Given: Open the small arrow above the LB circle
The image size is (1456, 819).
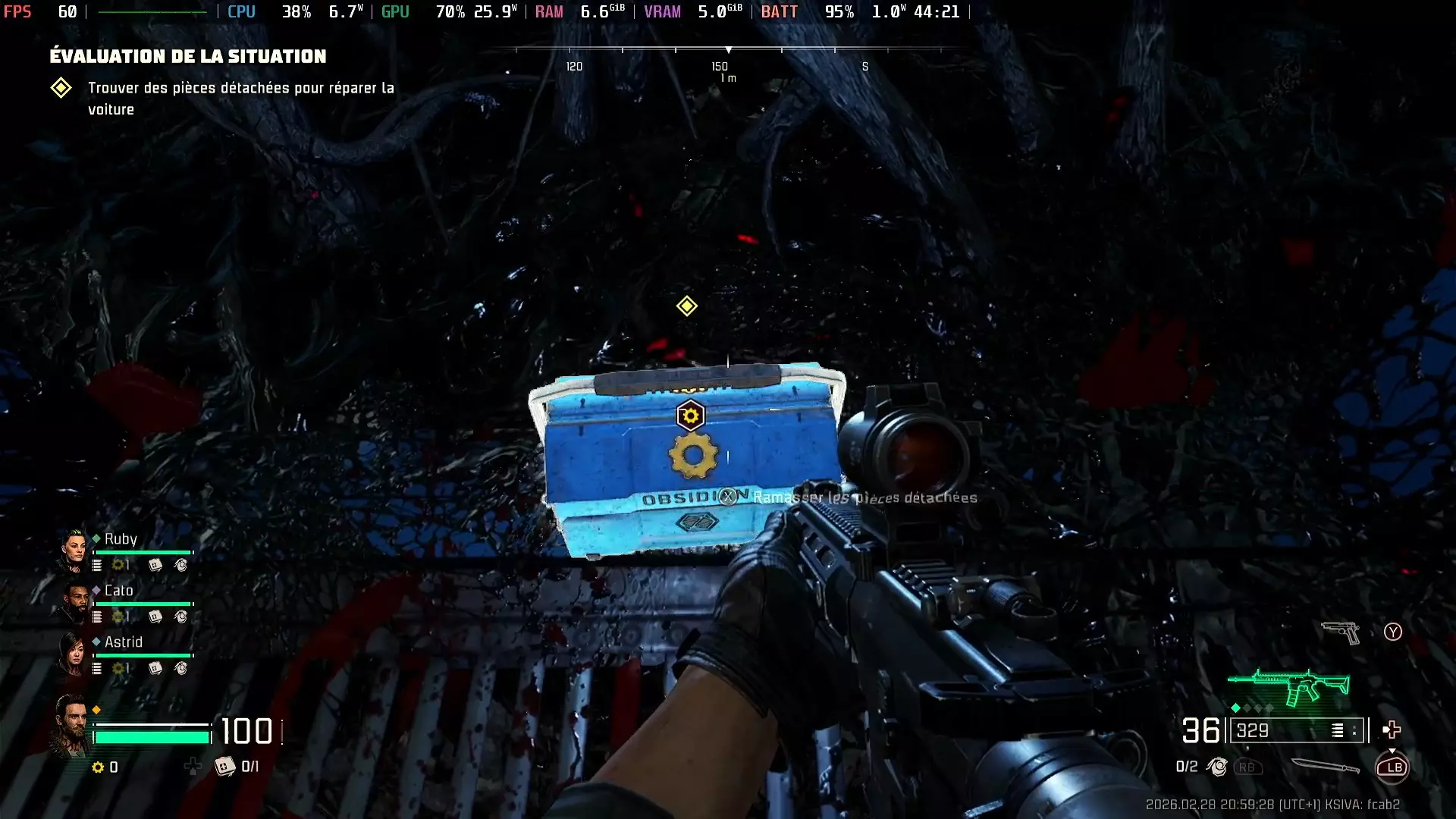Looking at the screenshot, I should pyautogui.click(x=1393, y=750).
